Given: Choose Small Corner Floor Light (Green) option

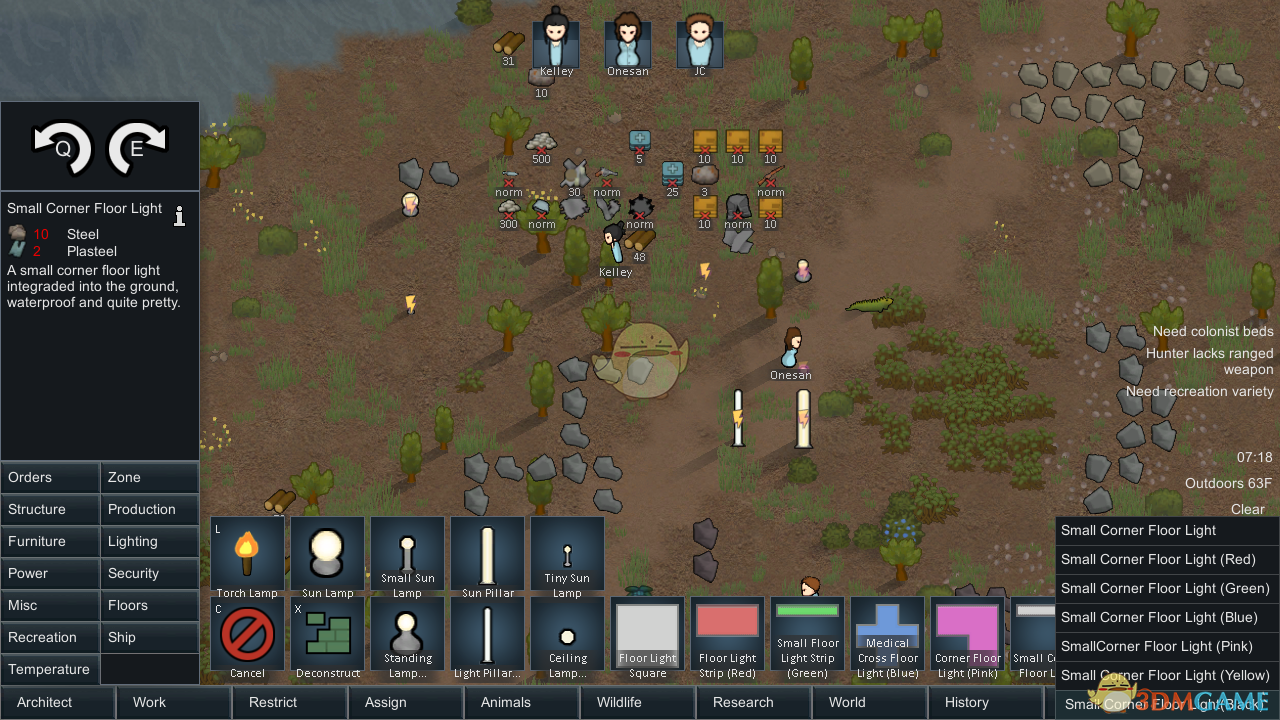Looking at the screenshot, I should [1165, 588].
